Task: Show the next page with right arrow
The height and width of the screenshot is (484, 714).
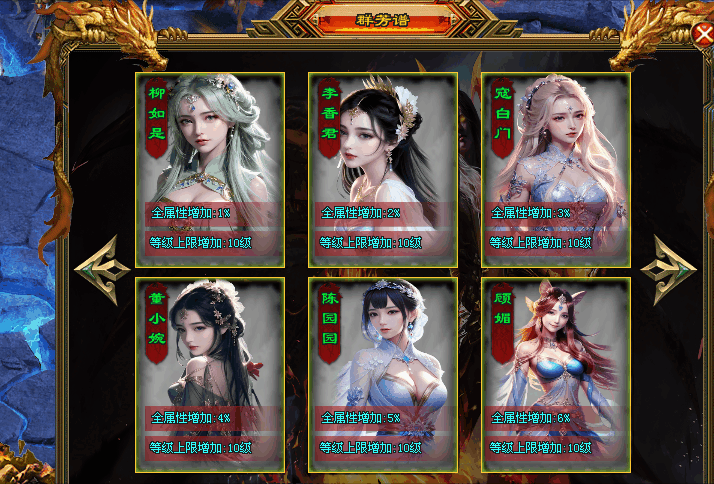Action: 668,268
